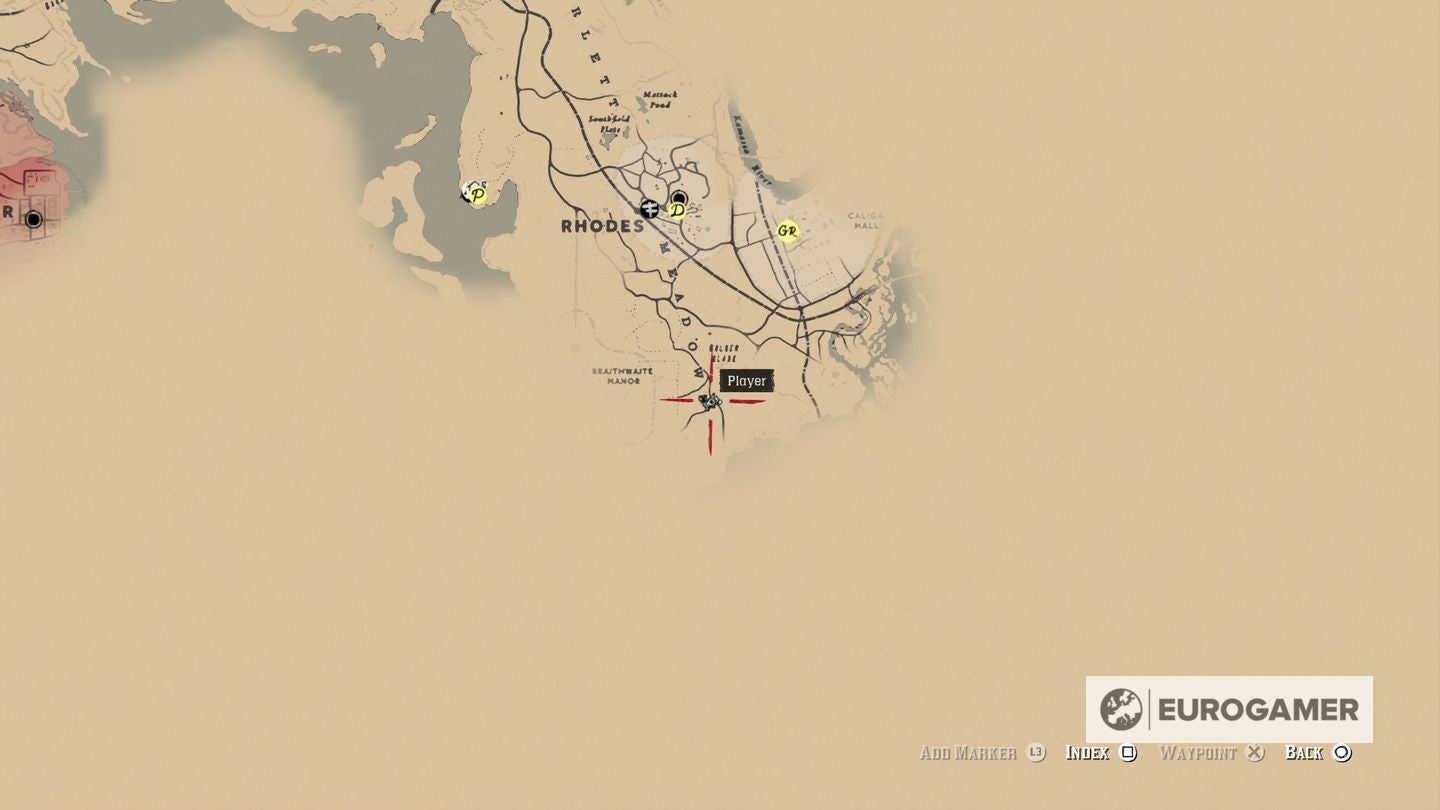
Task: Select the GR marker near Caliga Hall
Action: [x=787, y=230]
